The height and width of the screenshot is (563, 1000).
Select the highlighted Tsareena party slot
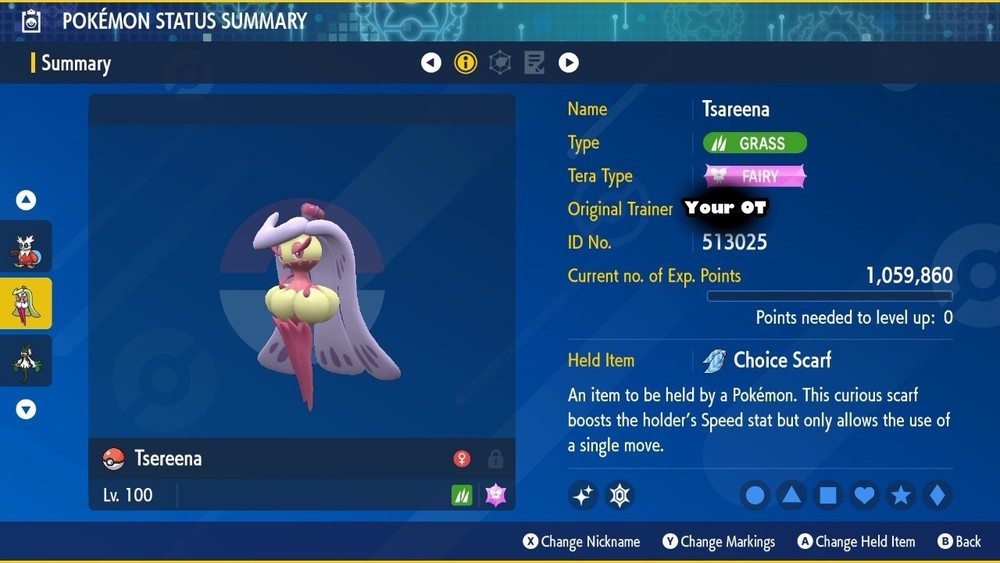click(x=26, y=304)
